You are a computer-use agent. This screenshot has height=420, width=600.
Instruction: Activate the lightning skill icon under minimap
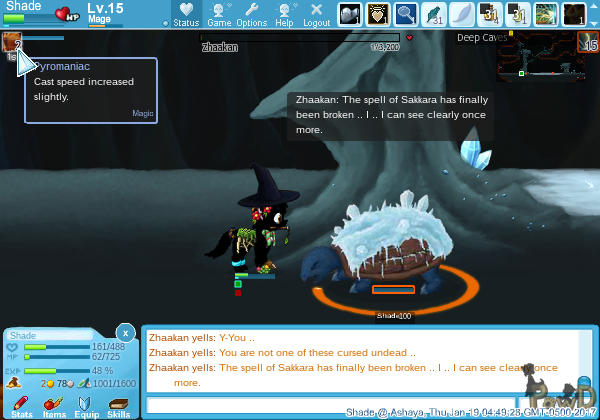(591, 44)
